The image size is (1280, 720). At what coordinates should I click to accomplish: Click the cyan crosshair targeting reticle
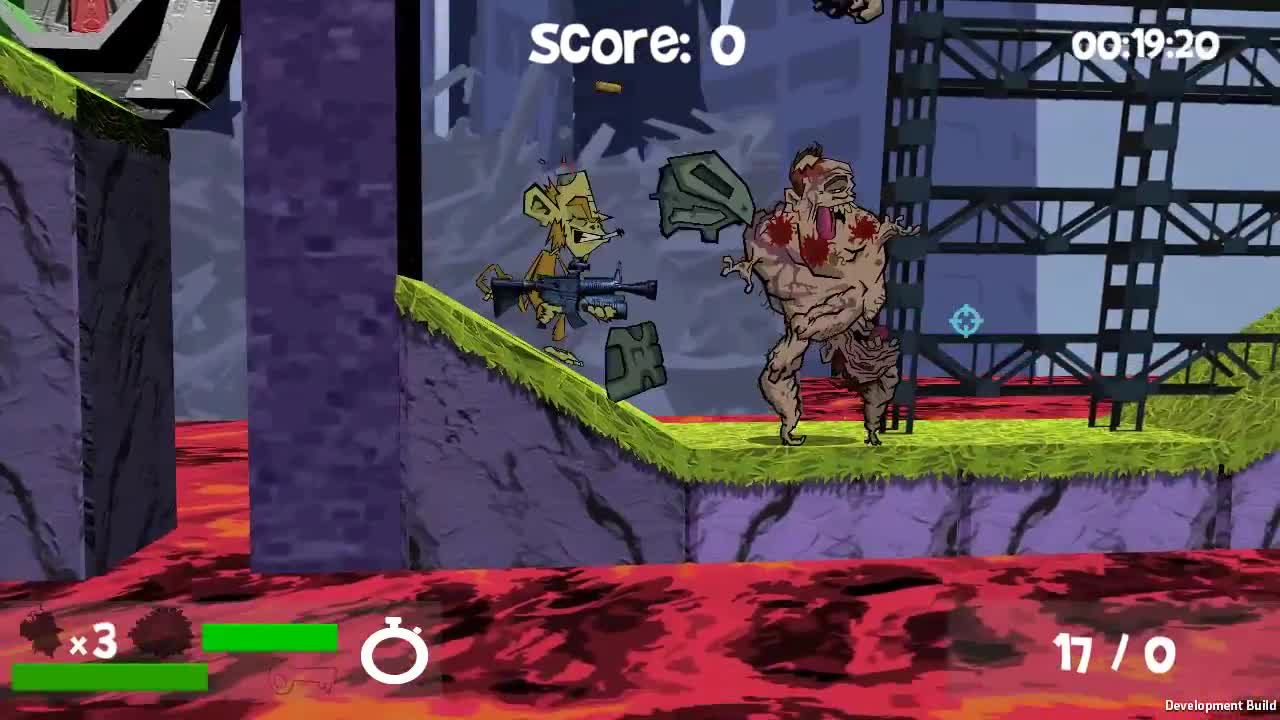tap(963, 320)
